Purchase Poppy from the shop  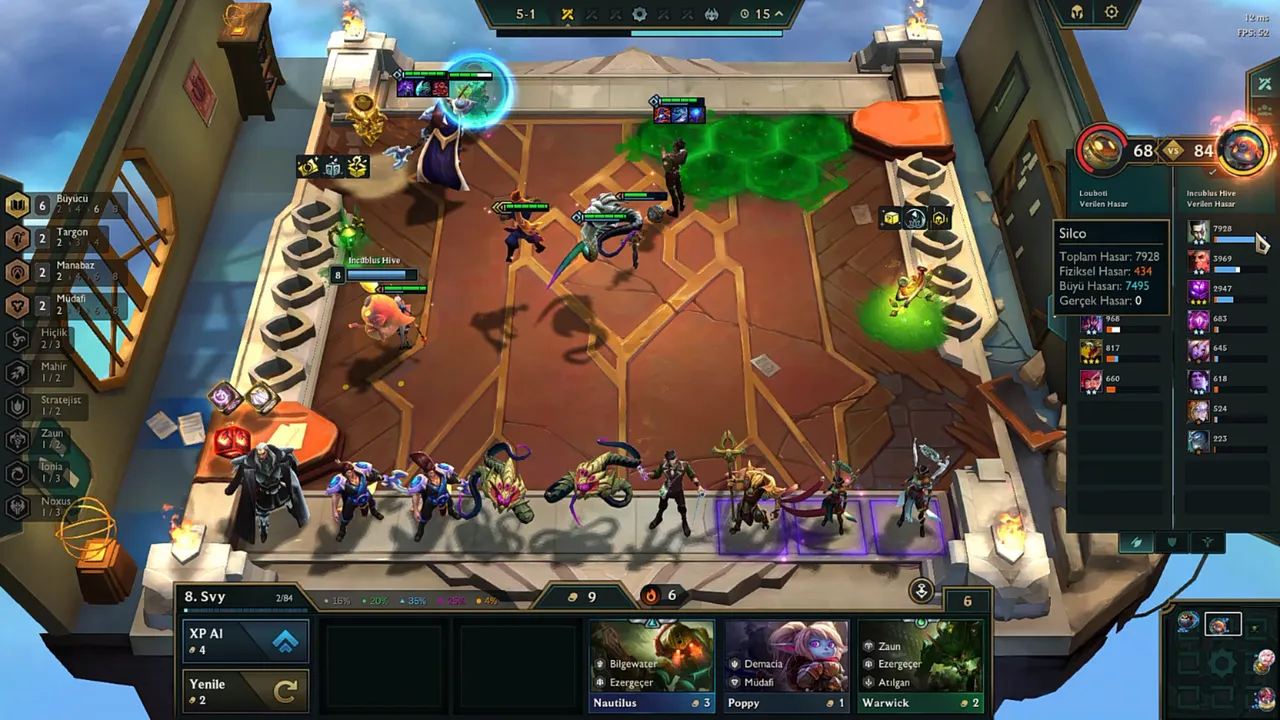pyautogui.click(x=786, y=664)
